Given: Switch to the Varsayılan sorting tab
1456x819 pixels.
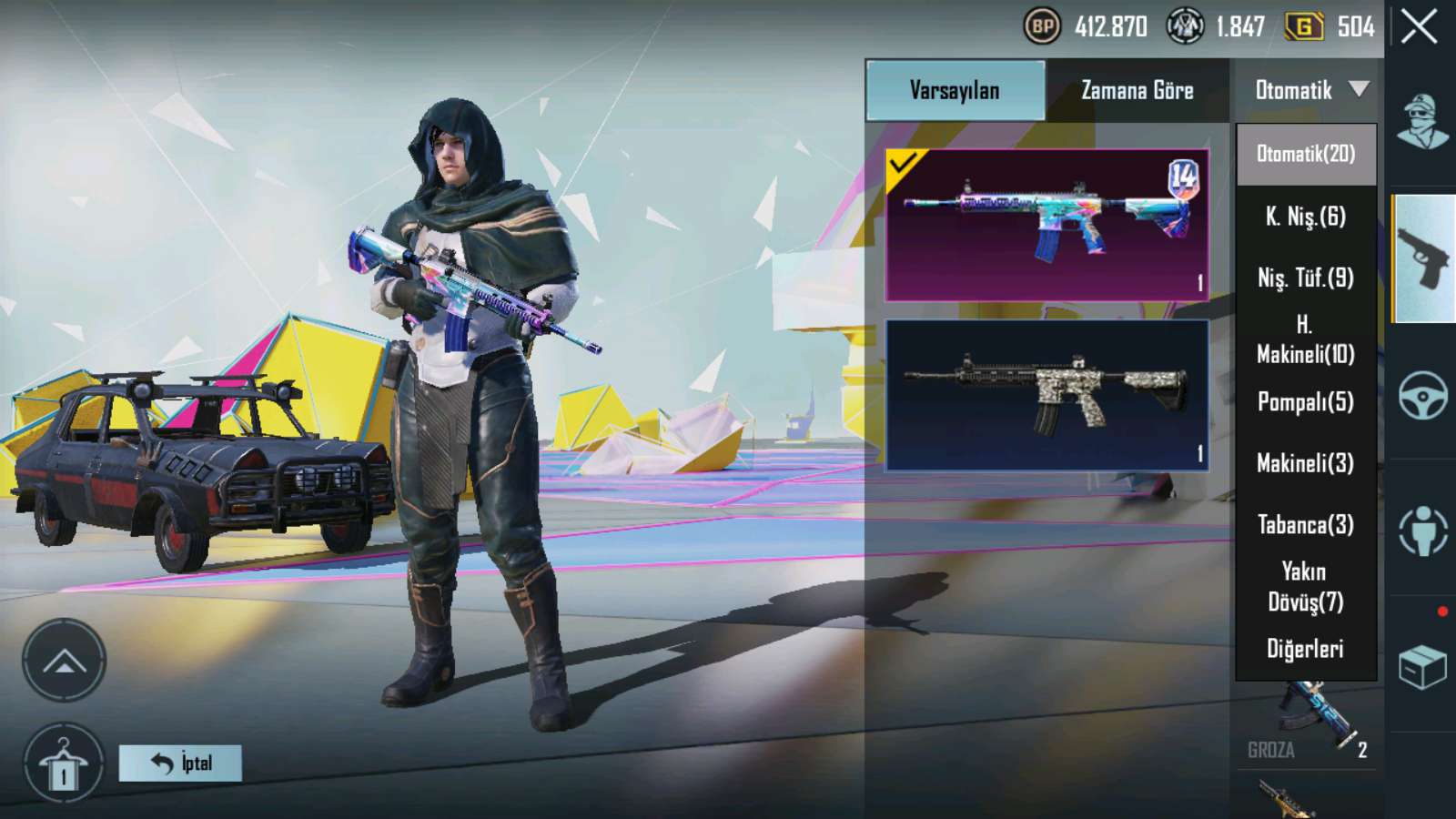Looking at the screenshot, I should click(x=955, y=90).
